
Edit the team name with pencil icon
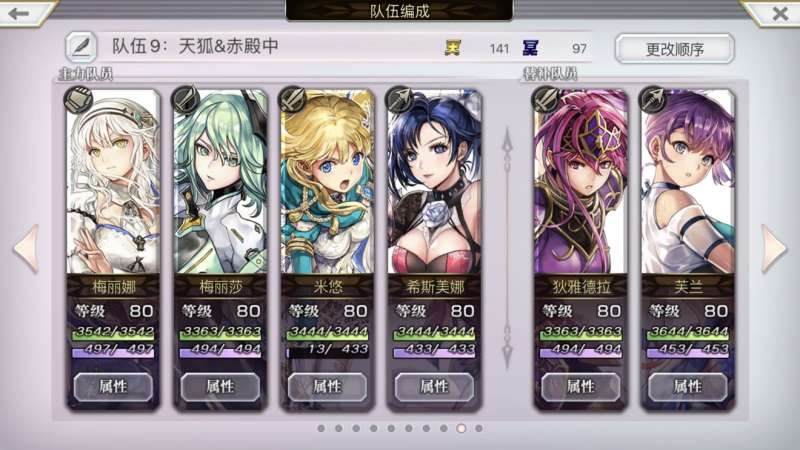pyautogui.click(x=81, y=47)
